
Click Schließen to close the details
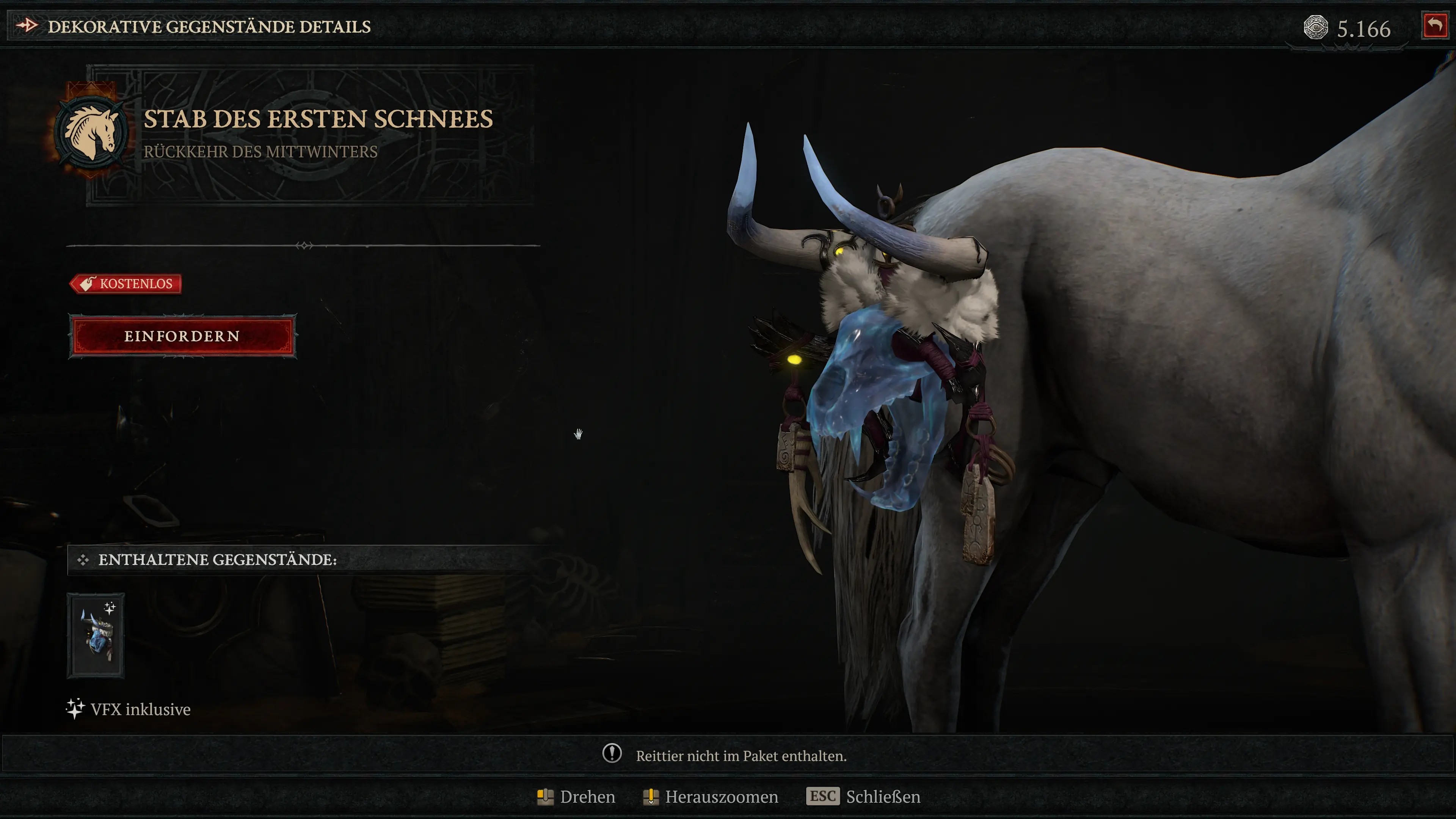tap(882, 796)
